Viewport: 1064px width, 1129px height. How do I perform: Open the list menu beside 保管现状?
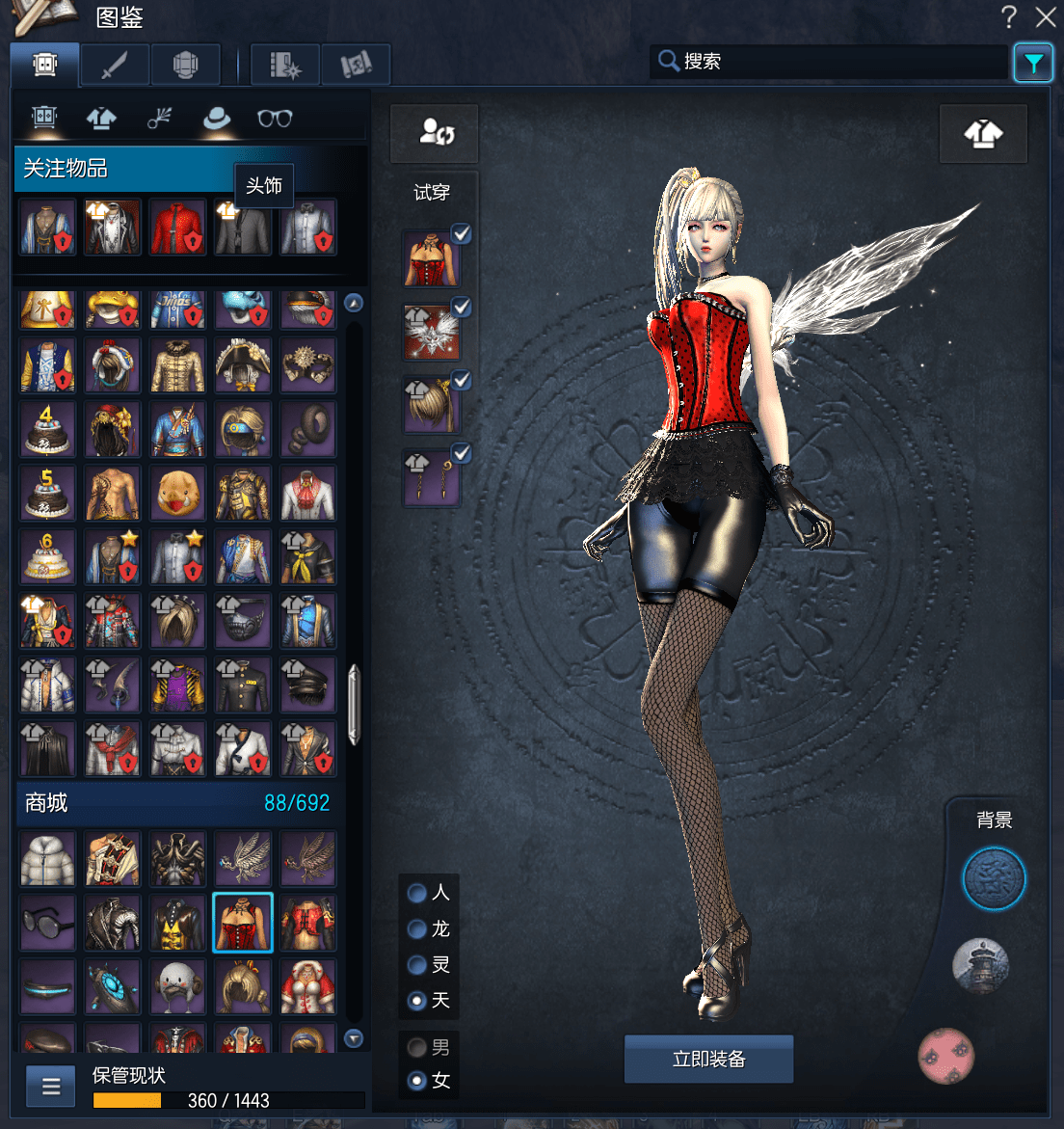coord(51,1088)
